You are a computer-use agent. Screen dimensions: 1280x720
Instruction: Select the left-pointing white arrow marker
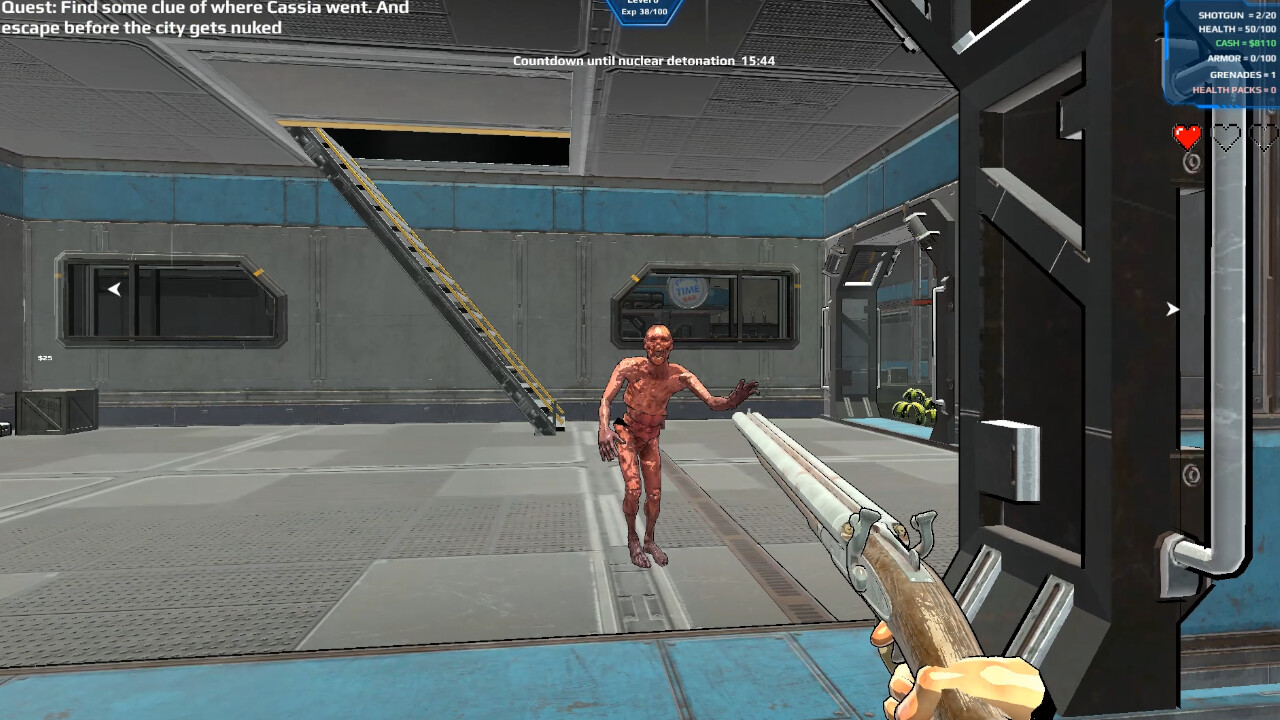(114, 289)
